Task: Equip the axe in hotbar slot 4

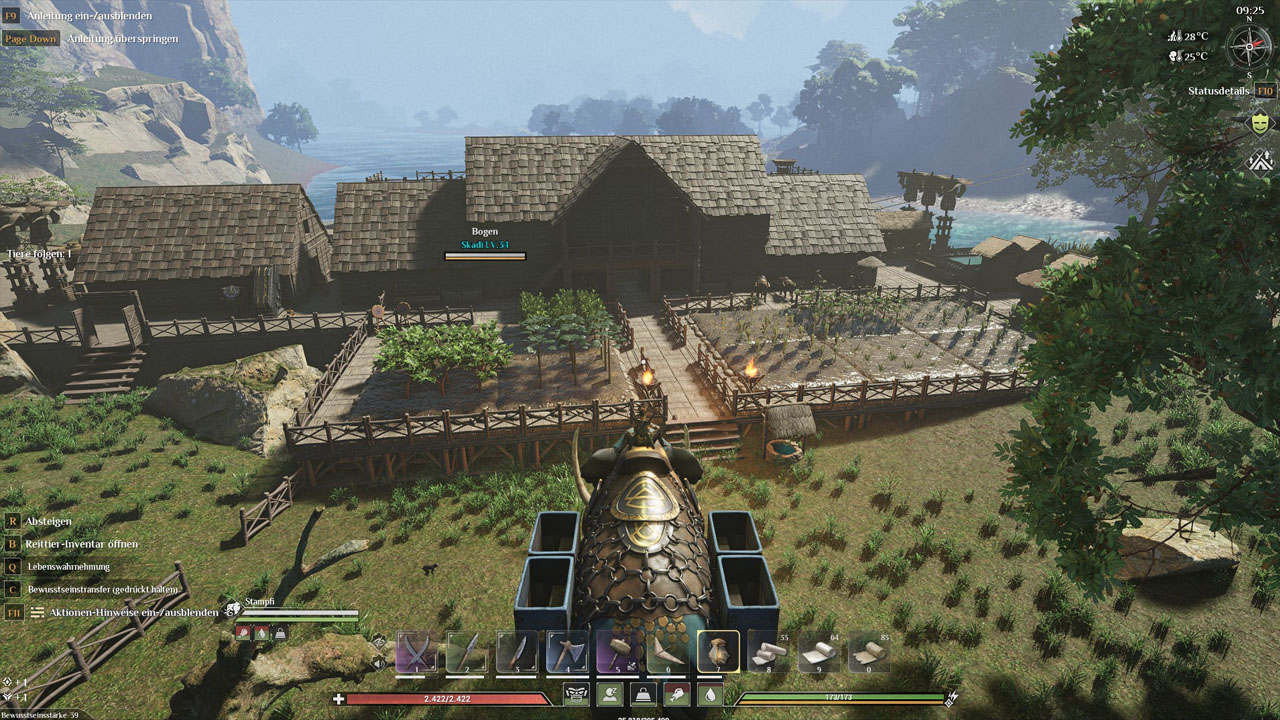Action: [x=567, y=652]
